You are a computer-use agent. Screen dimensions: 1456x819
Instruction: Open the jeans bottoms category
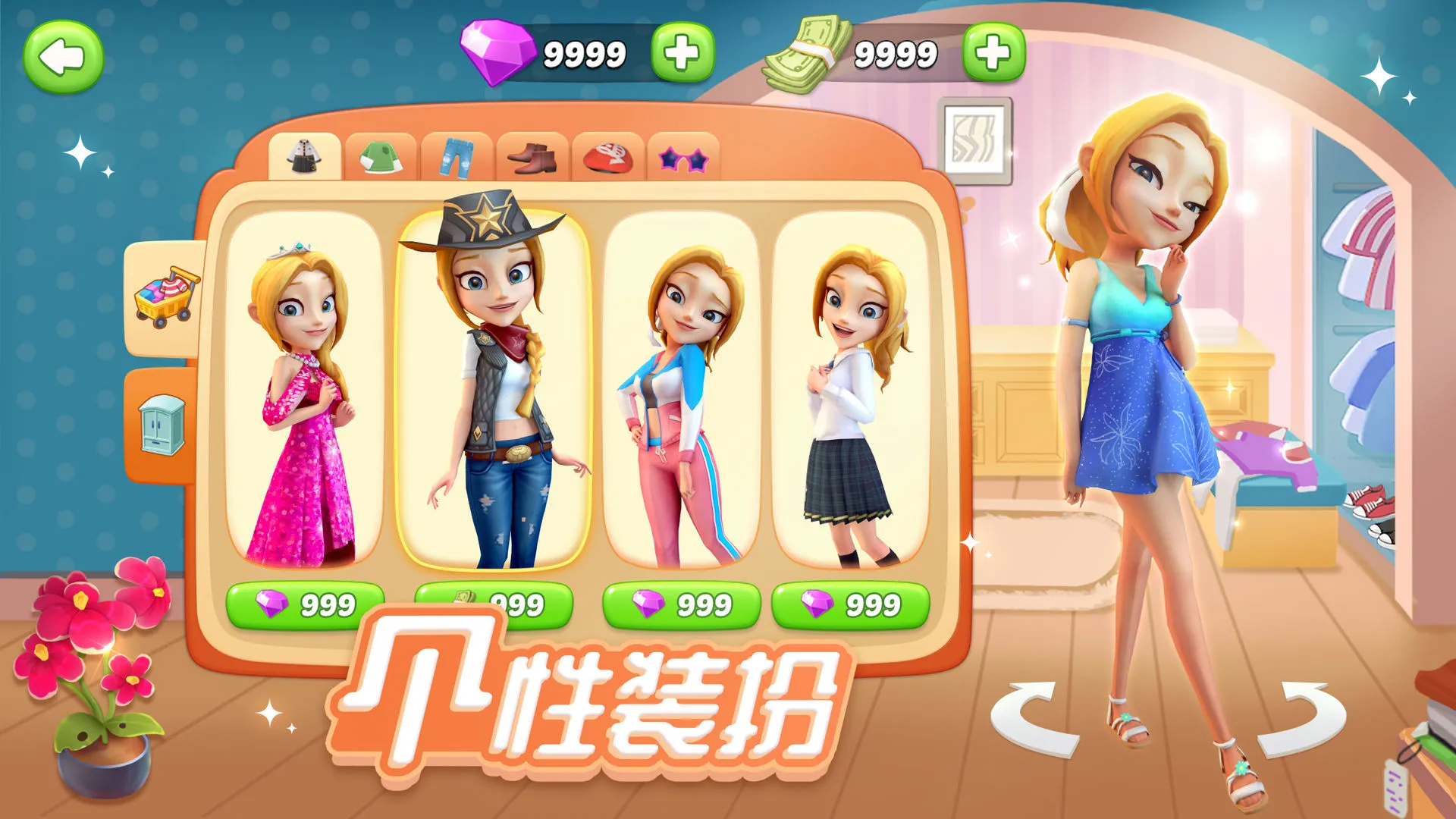[x=457, y=157]
